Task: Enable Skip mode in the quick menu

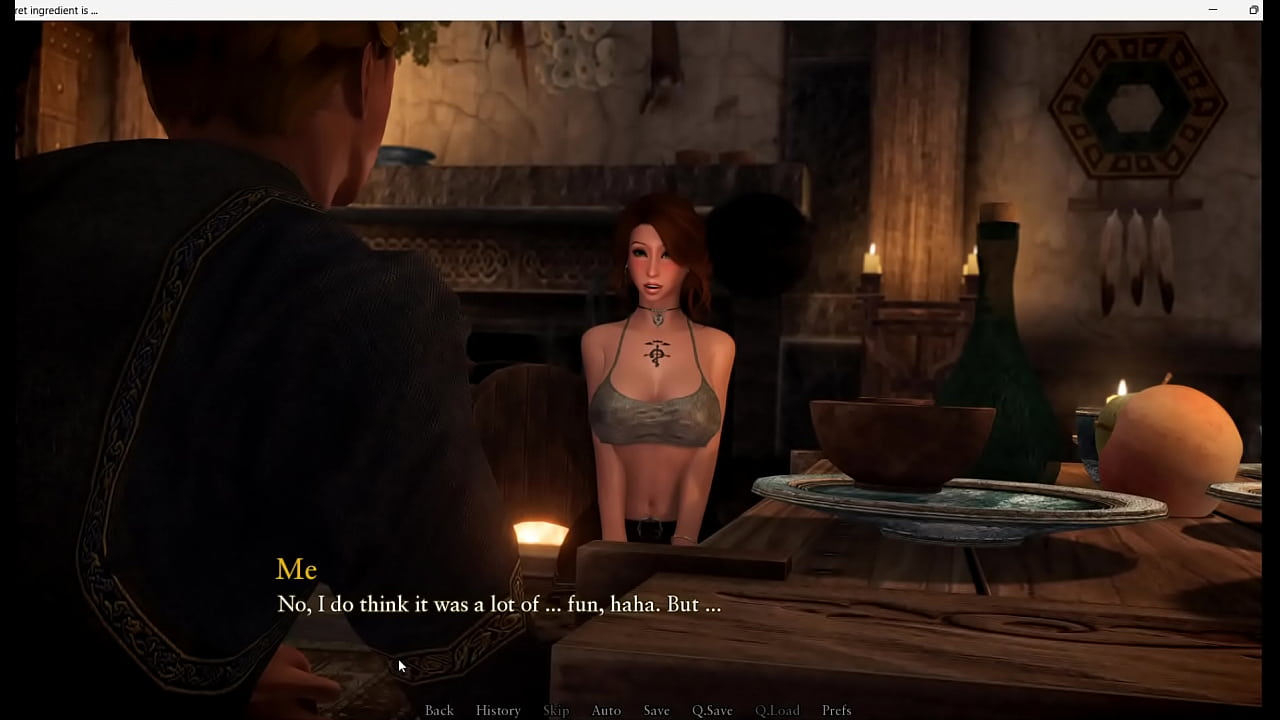Action: (x=556, y=710)
